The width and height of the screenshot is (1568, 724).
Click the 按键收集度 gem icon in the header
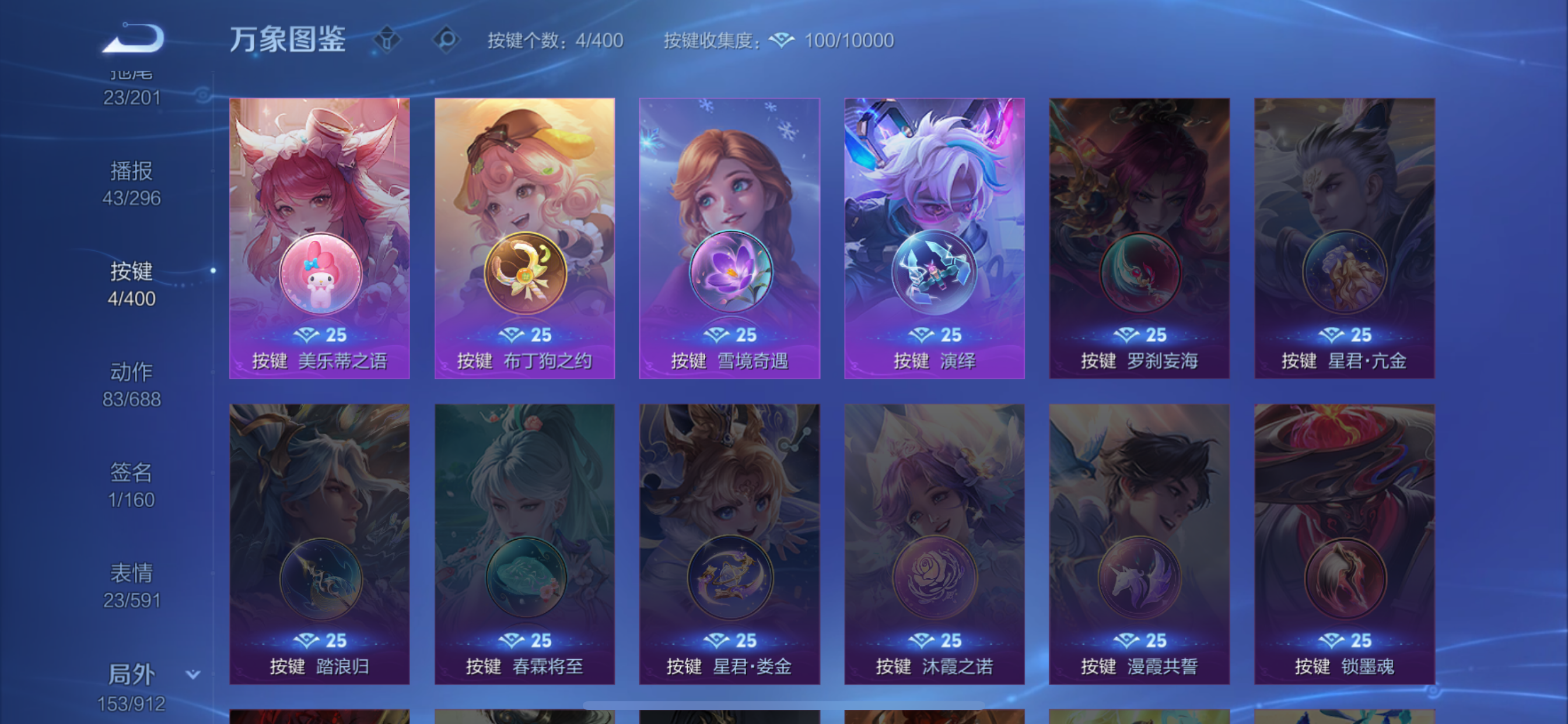point(782,40)
